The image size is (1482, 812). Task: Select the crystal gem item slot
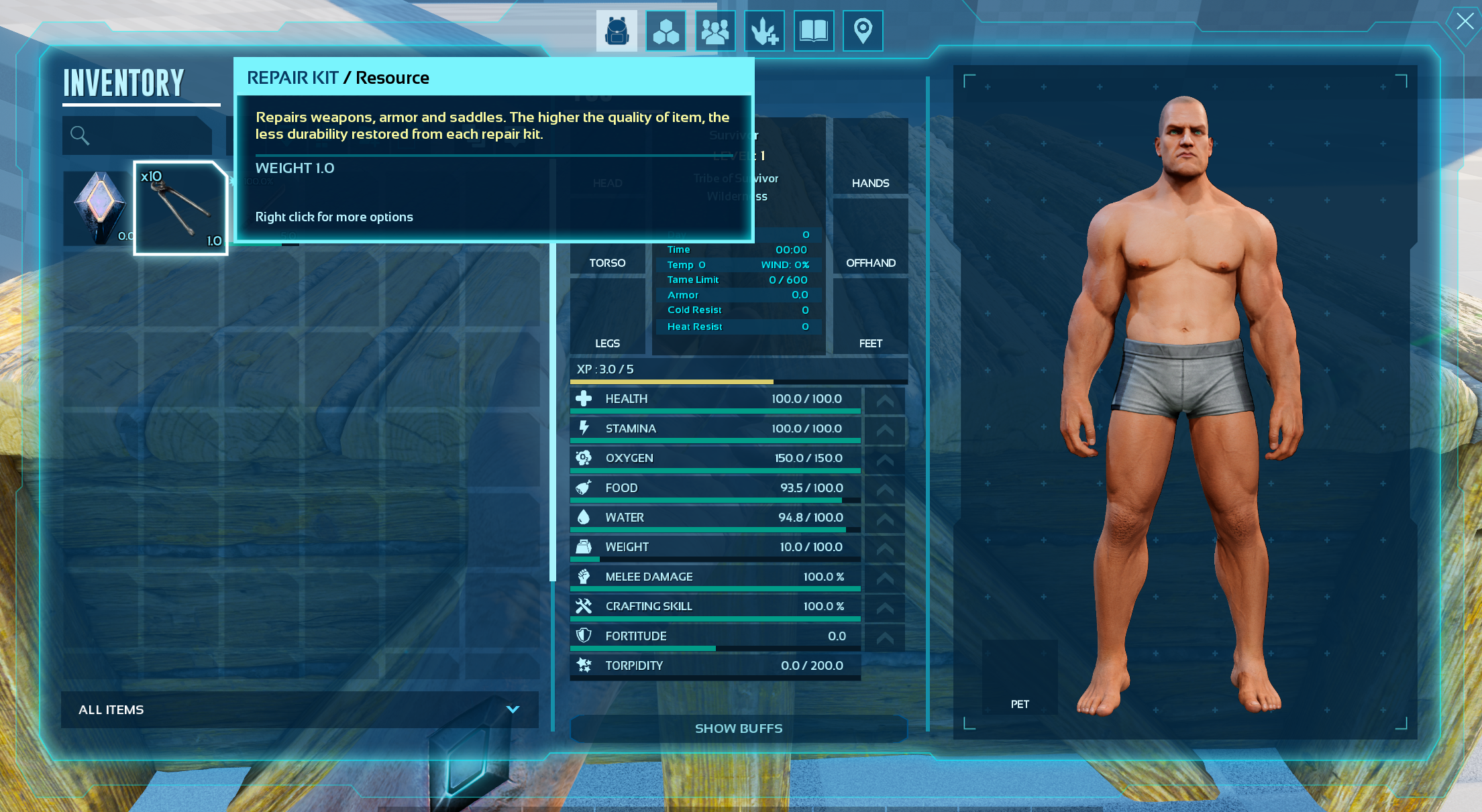pos(98,208)
